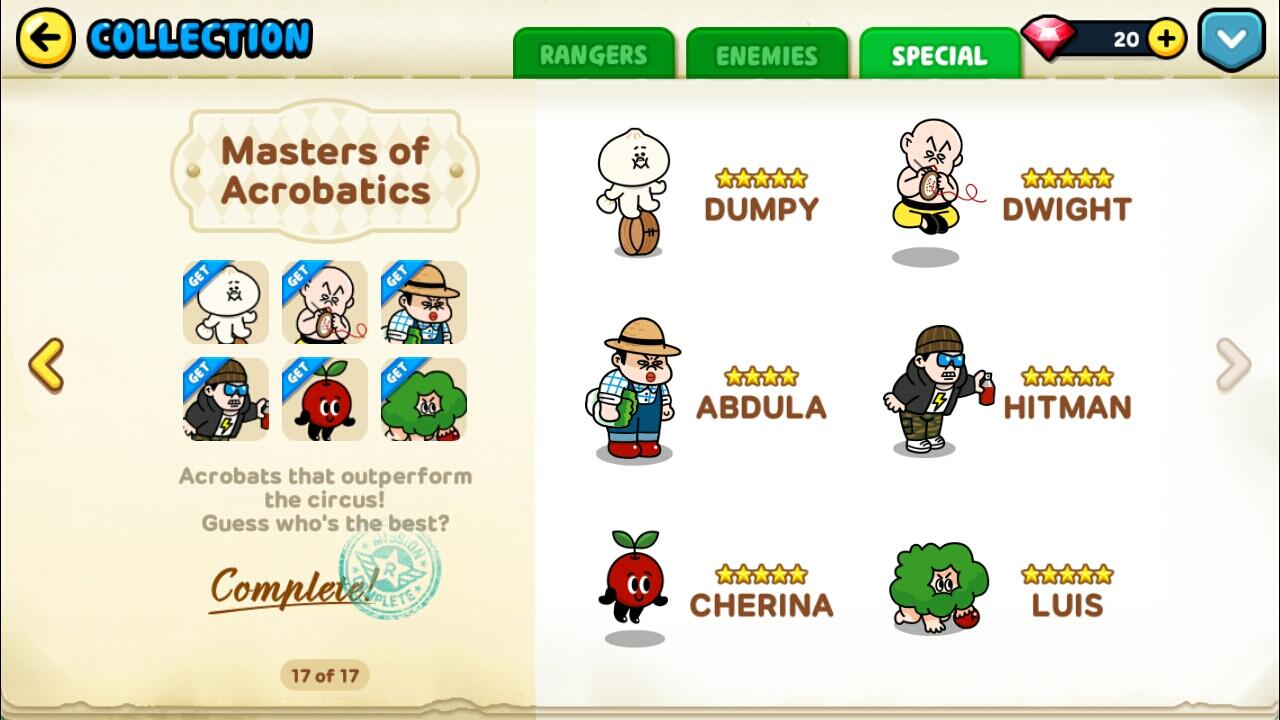The width and height of the screenshot is (1280, 720).
Task: Select the Dwight thumbnail in the collection grid
Action: (325, 302)
